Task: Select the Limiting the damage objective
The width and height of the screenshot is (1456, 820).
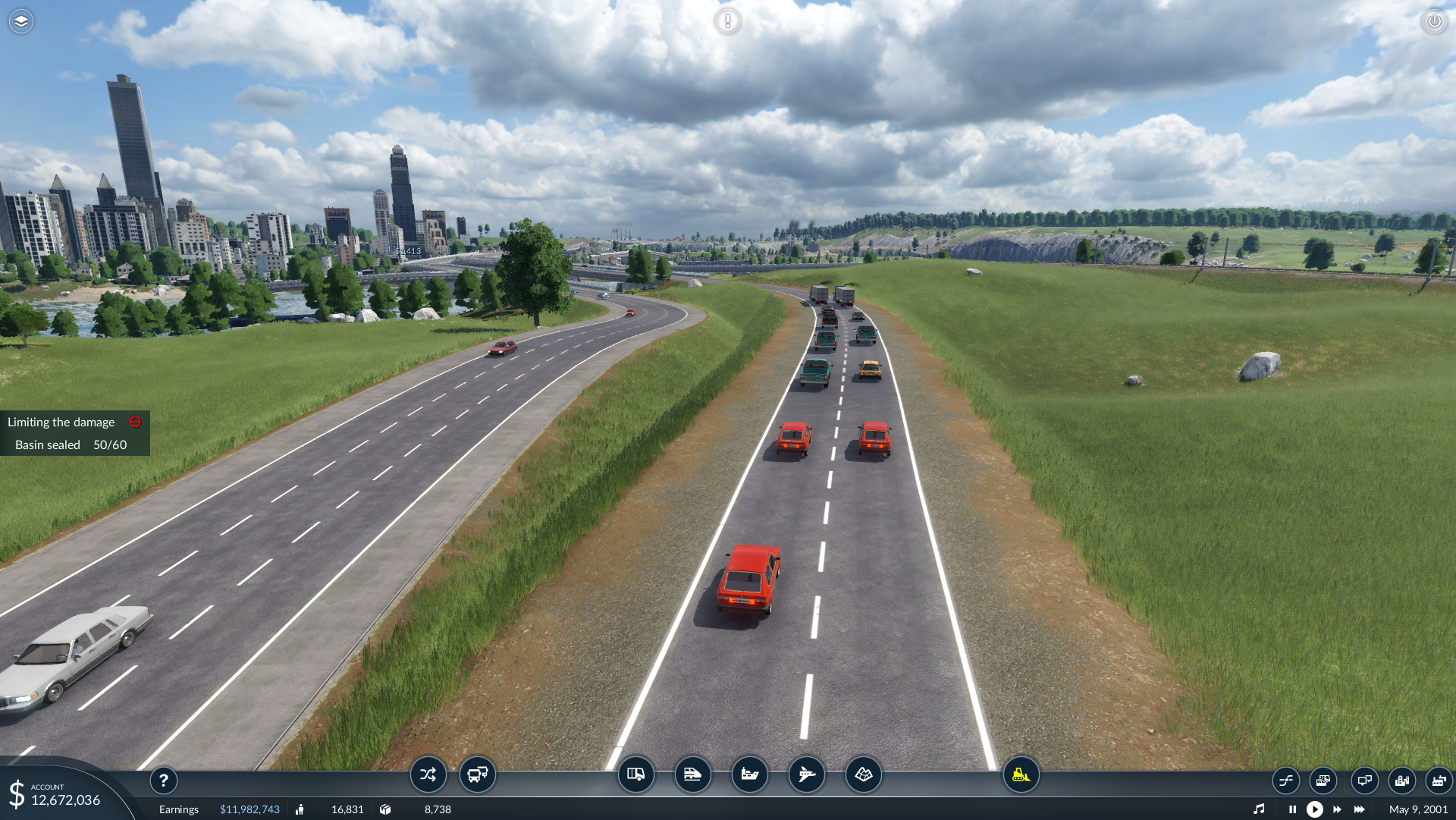Action: (61, 422)
